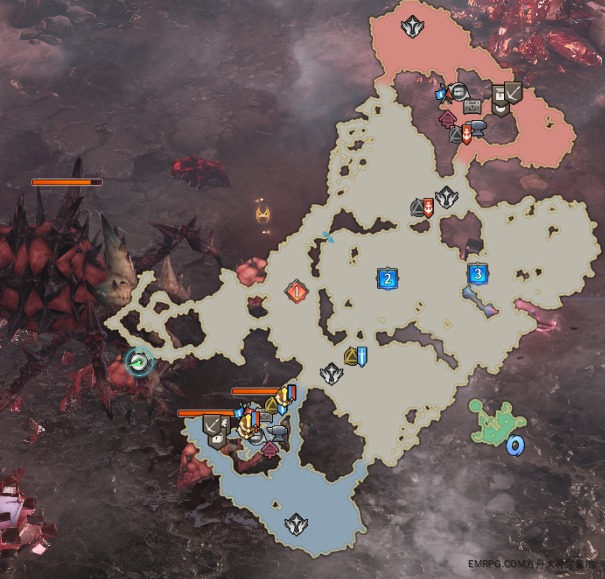Select the blue number 3 objective marker
Screen dimensions: 605x579
[478, 273]
